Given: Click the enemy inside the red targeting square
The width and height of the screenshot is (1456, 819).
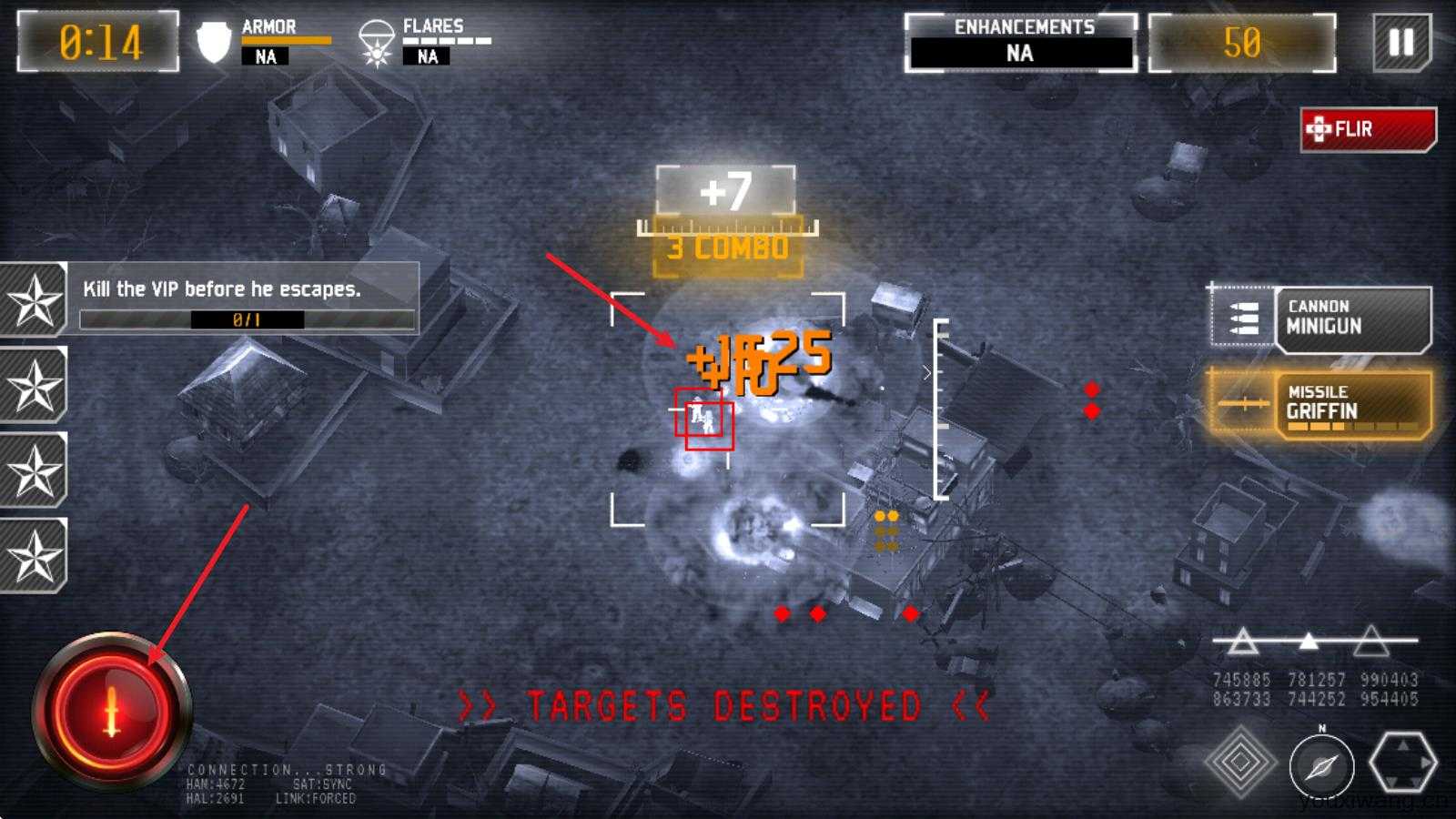Looking at the screenshot, I should pos(703,419).
